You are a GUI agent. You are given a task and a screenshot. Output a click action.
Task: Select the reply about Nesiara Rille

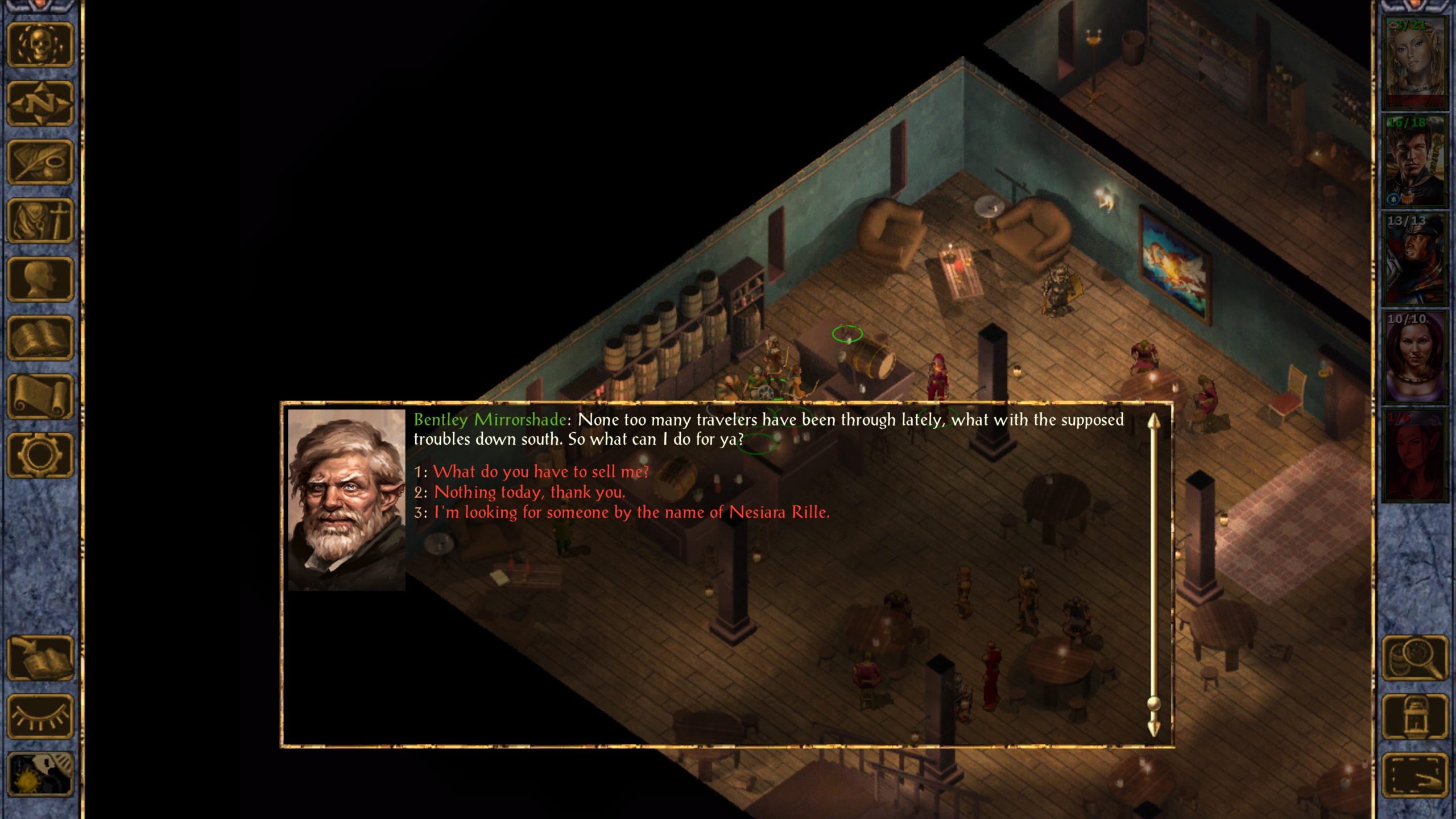tap(631, 512)
